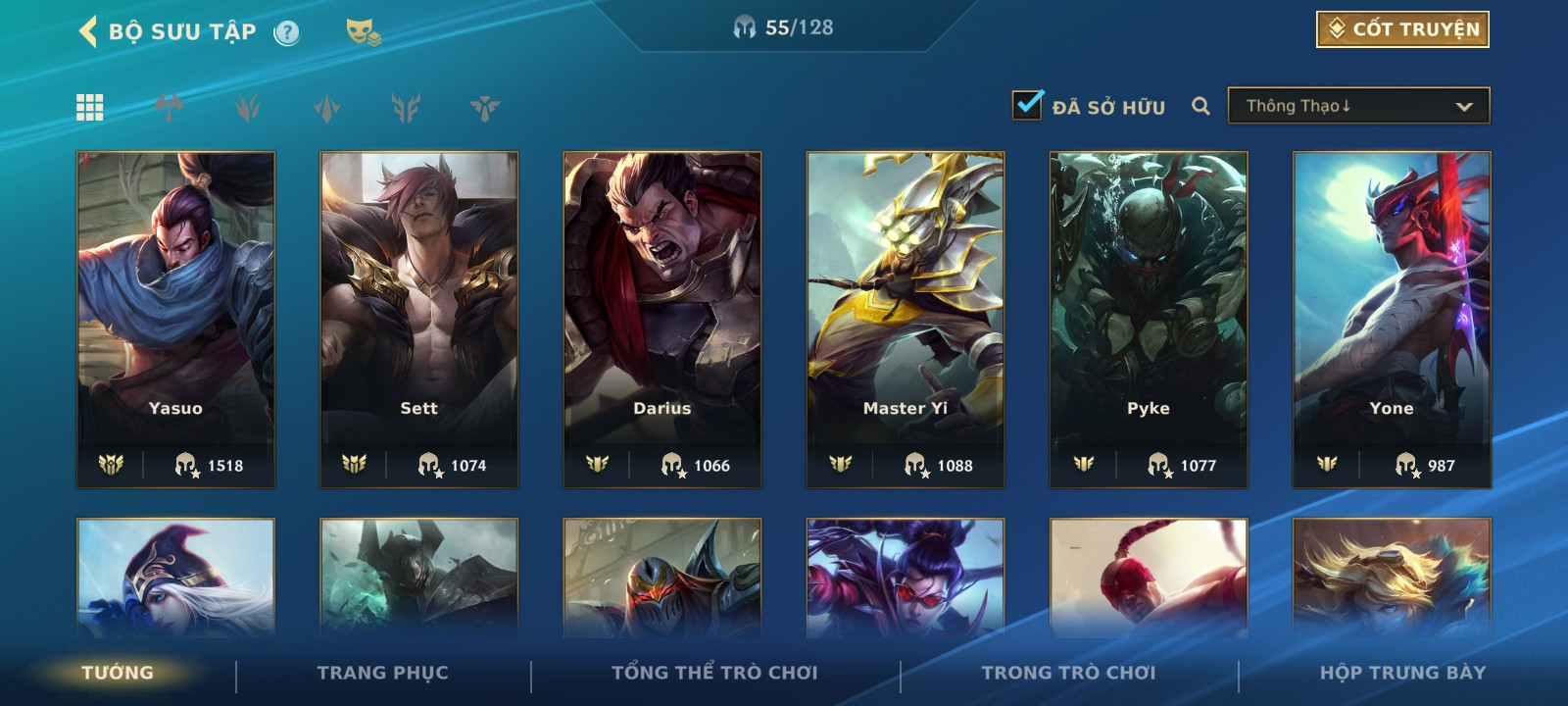
Task: Open the Cốt Truyện button
Action: tap(1402, 29)
